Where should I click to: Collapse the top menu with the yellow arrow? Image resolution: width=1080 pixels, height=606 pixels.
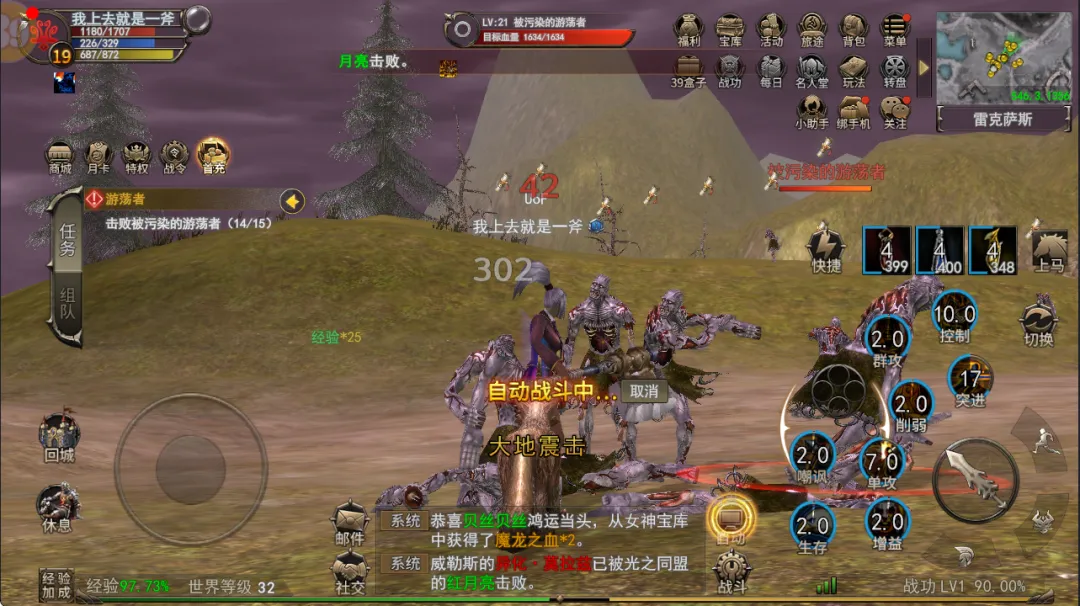click(924, 67)
